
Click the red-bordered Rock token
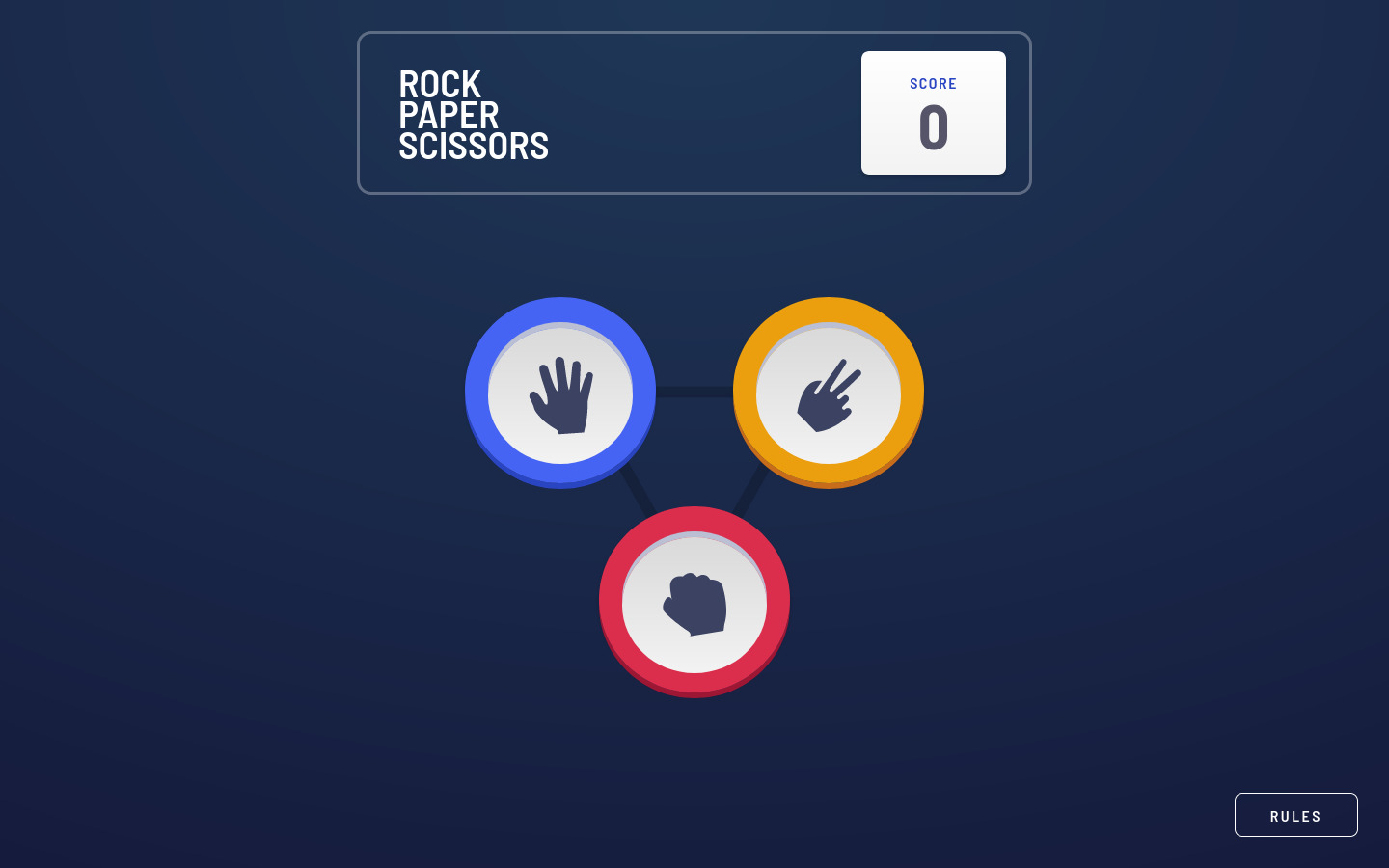pyautogui.click(x=694, y=601)
